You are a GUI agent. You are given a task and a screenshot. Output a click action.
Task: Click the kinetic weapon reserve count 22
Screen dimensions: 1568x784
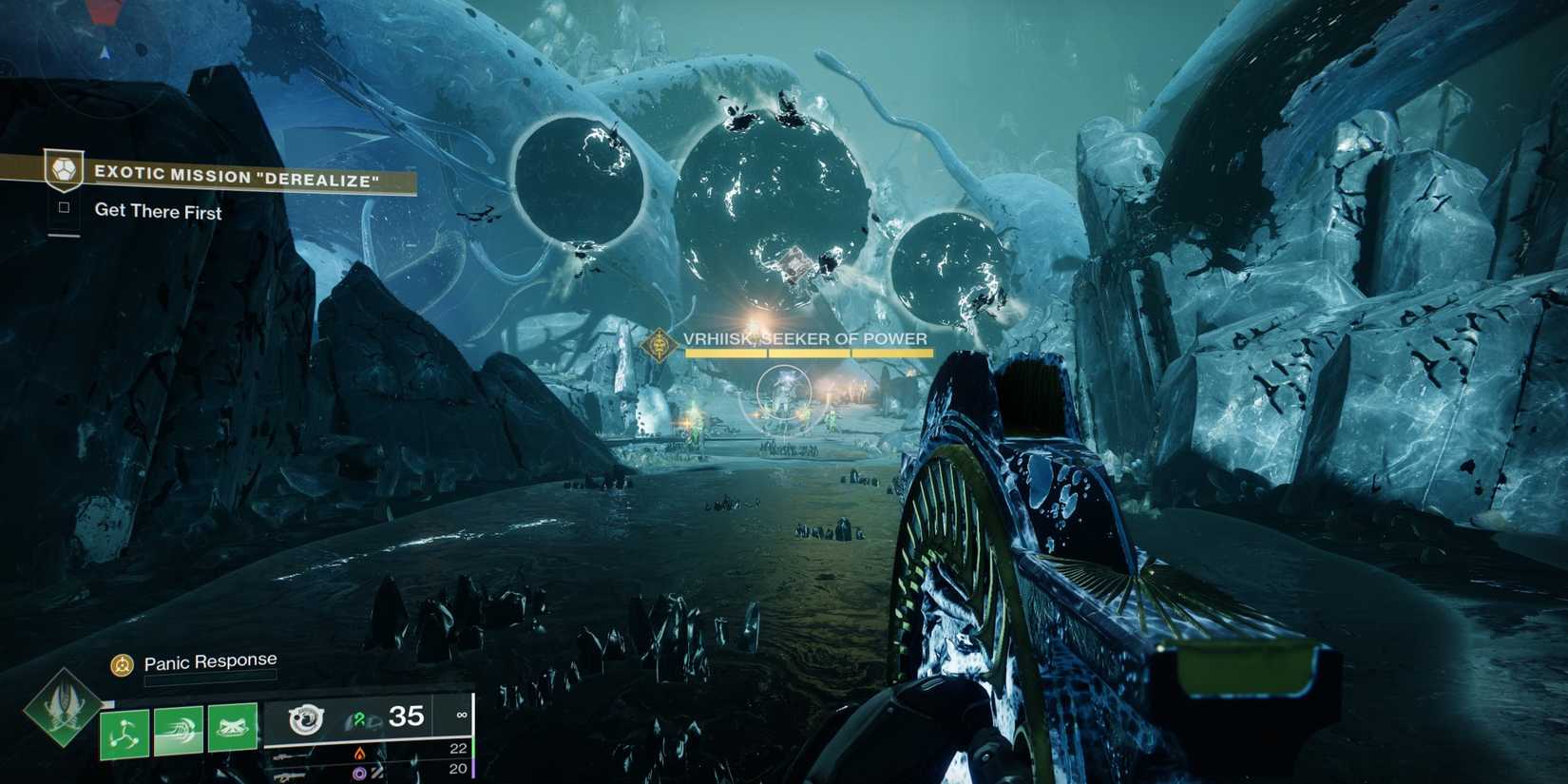coord(456,749)
